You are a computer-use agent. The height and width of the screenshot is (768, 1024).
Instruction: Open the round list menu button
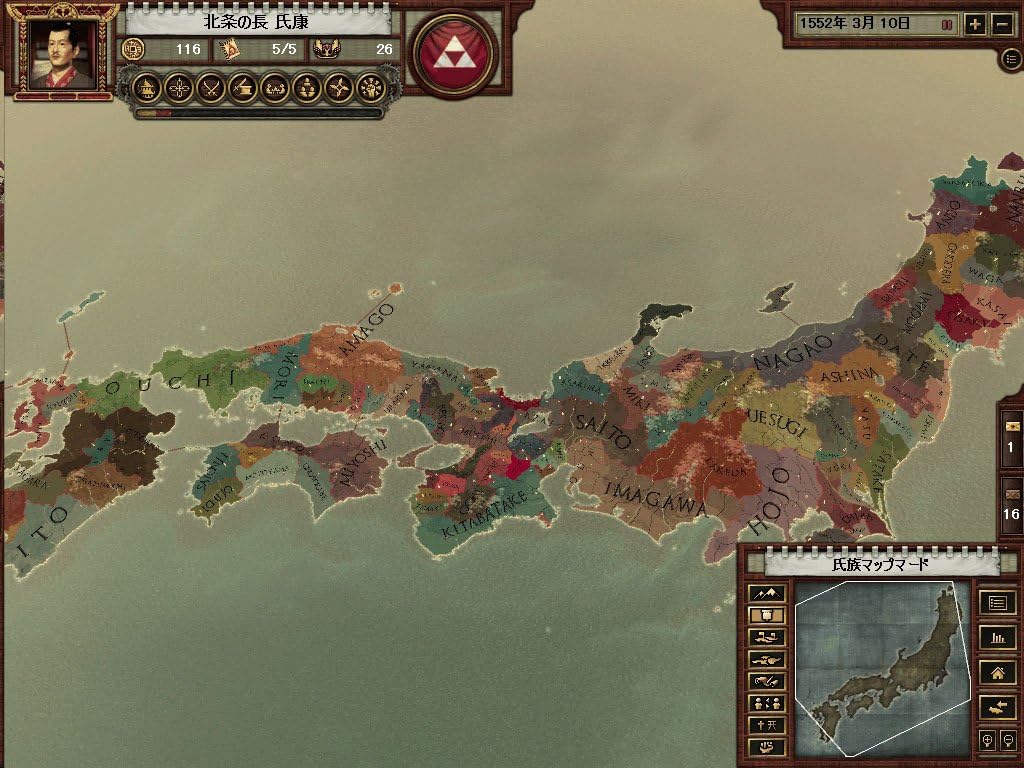[1011, 59]
